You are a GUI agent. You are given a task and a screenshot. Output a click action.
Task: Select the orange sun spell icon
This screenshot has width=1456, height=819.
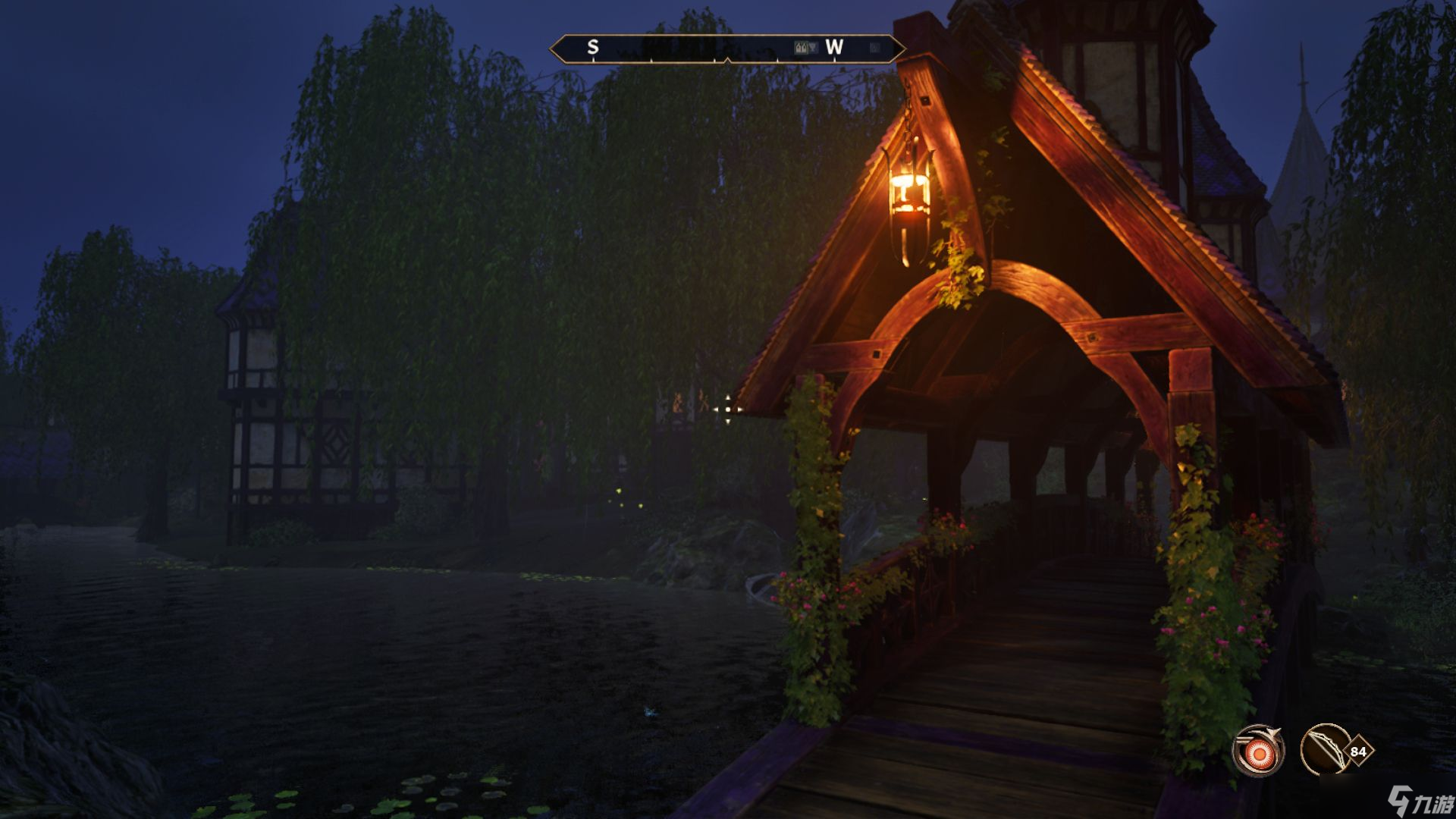click(x=1258, y=752)
